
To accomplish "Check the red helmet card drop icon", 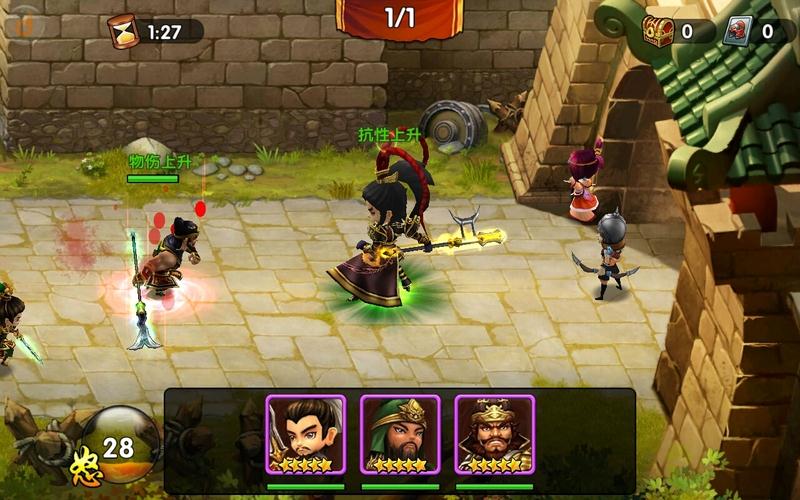I will tap(738, 31).
